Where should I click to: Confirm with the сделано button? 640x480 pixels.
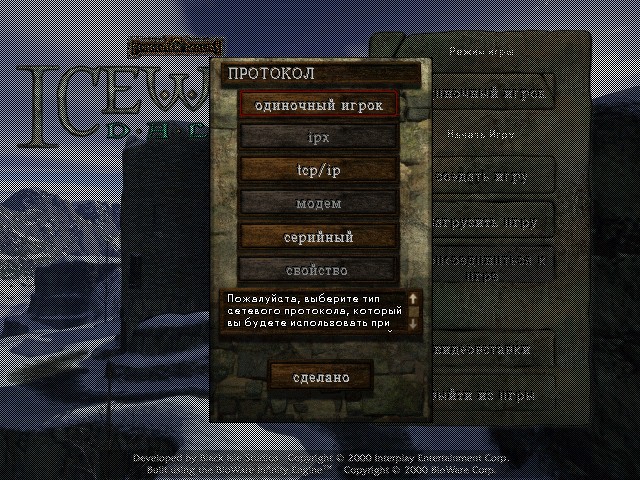pyautogui.click(x=321, y=377)
